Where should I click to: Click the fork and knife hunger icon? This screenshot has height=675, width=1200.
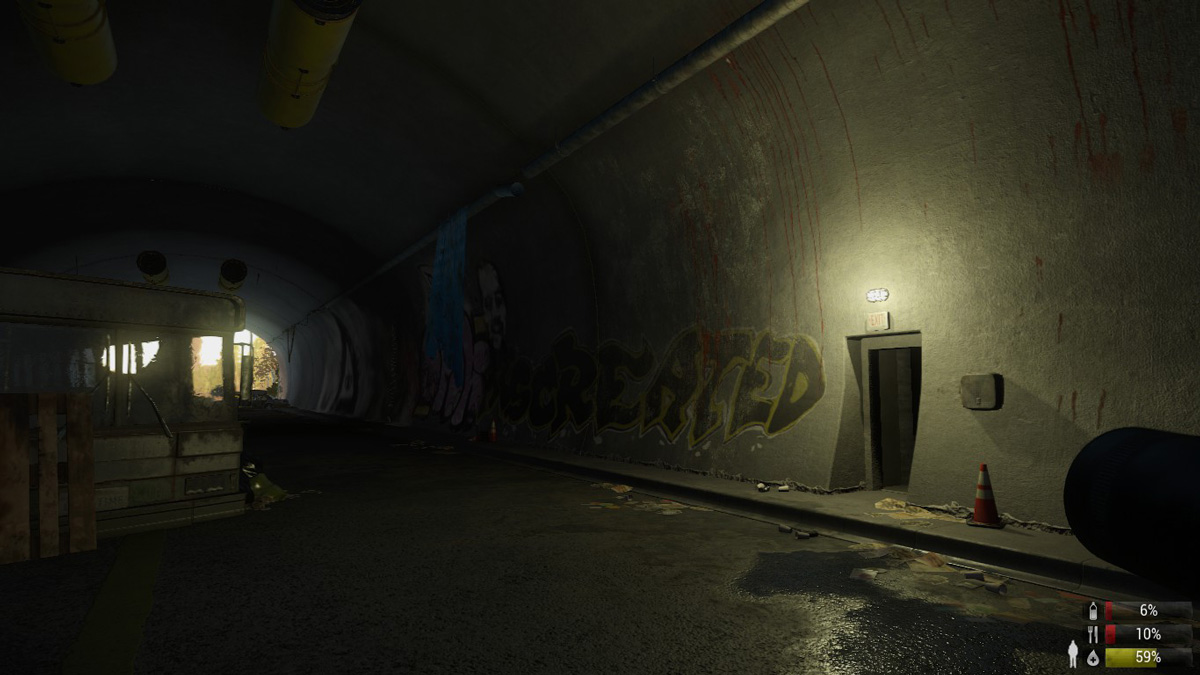(x=1092, y=634)
